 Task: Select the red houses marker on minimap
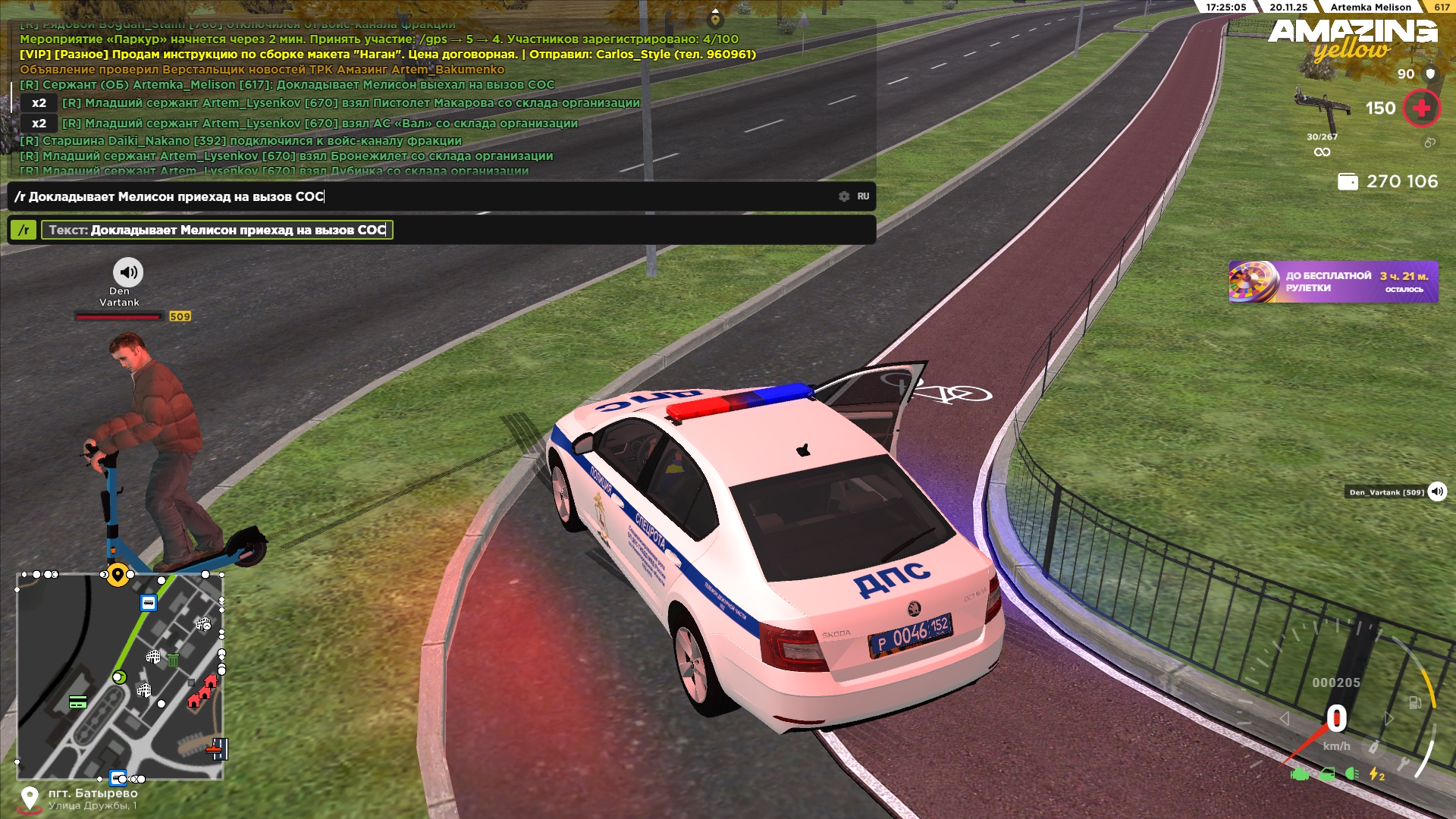(202, 691)
